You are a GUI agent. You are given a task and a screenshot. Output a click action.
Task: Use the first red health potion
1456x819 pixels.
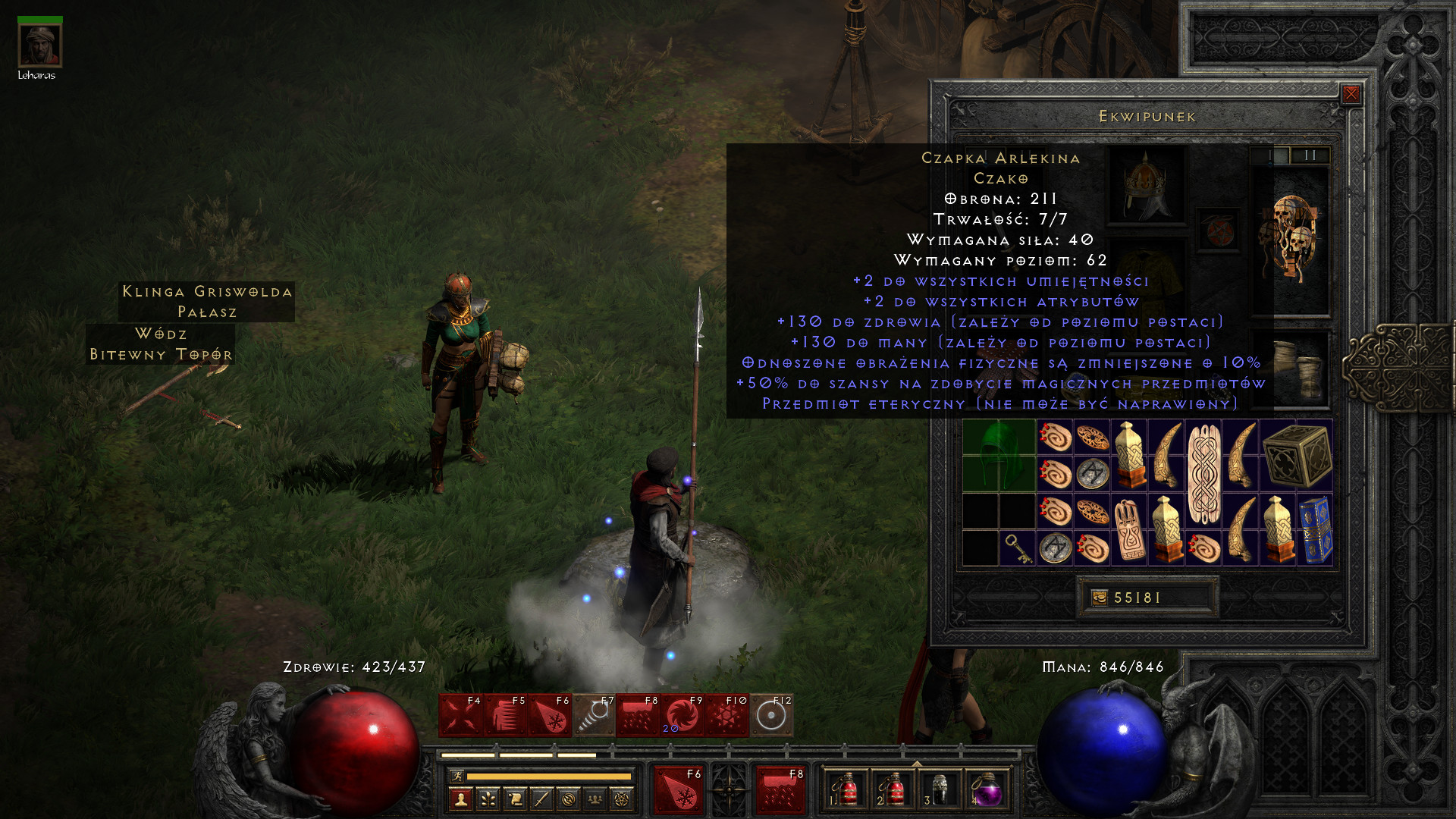coord(848,790)
